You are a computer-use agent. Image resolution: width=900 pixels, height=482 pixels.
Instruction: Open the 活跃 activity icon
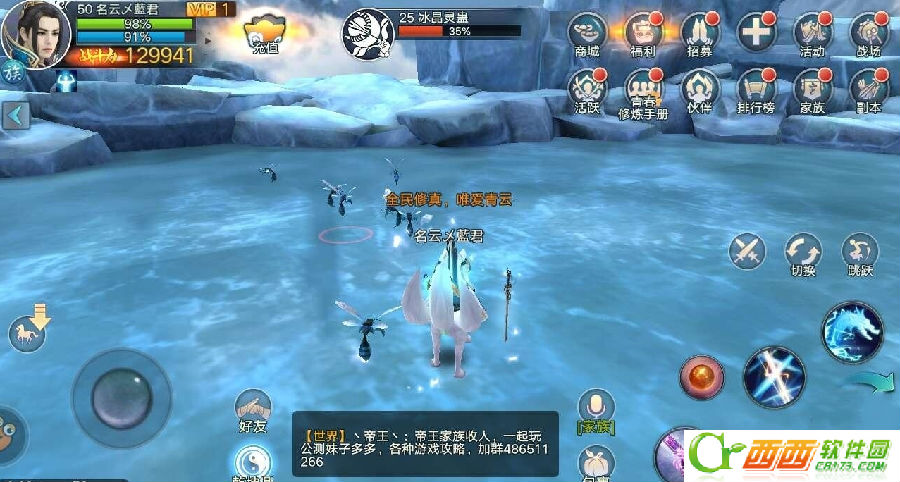click(587, 90)
